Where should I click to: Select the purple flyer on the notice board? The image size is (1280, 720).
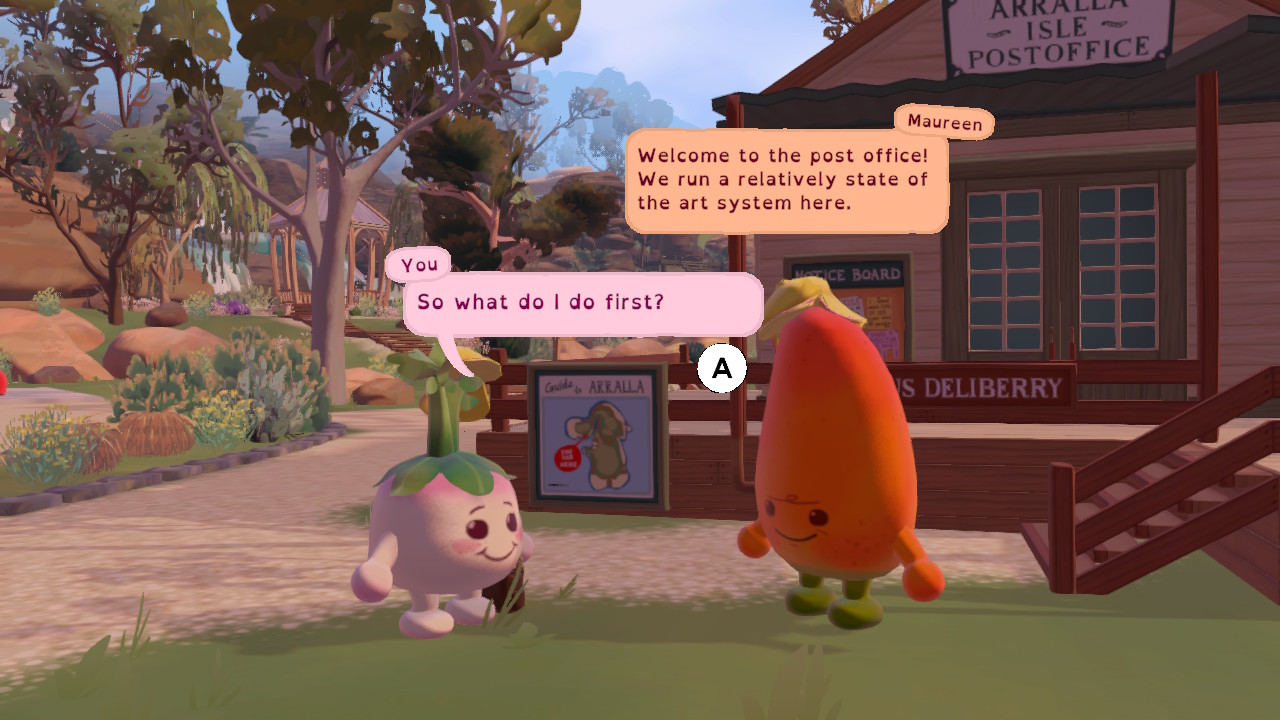pyautogui.click(x=883, y=340)
